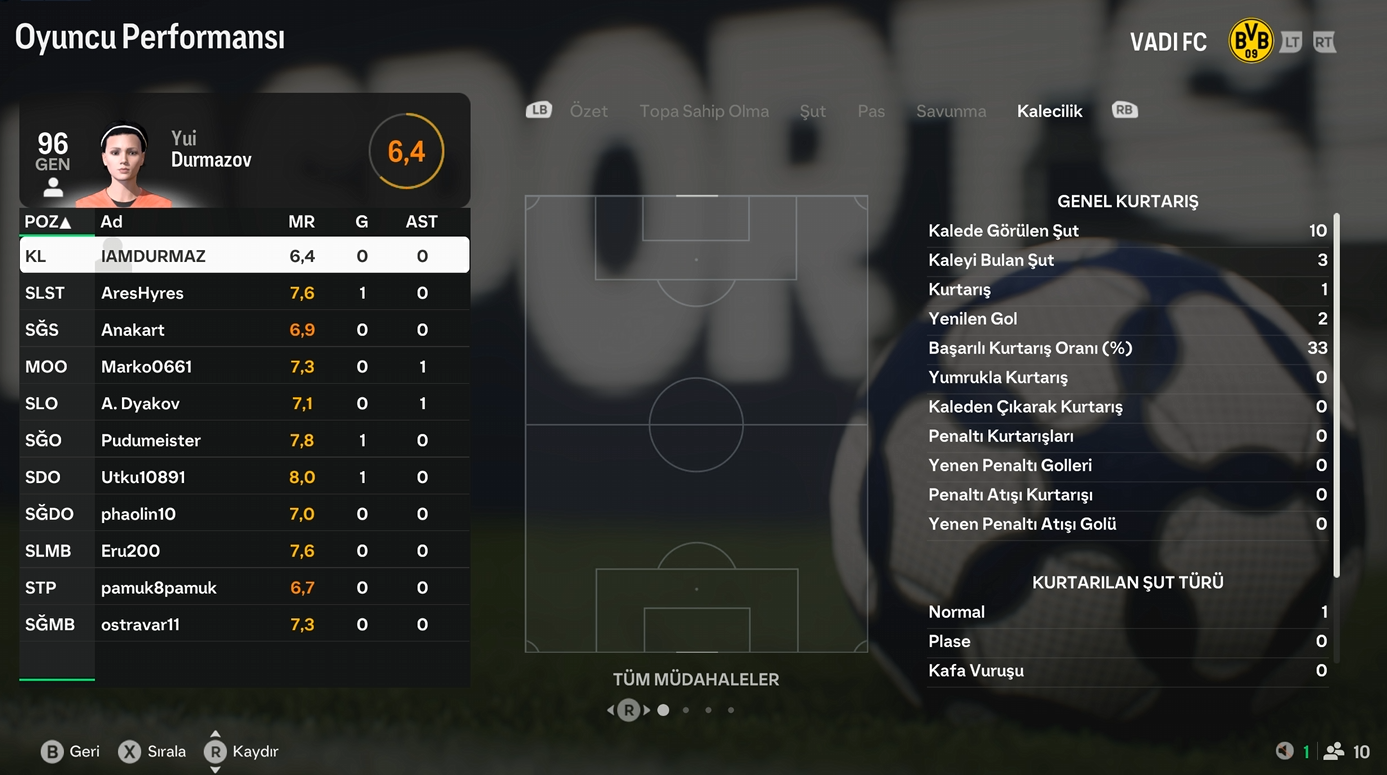
Task: Select the Kalecilik tab
Action: tap(1049, 111)
